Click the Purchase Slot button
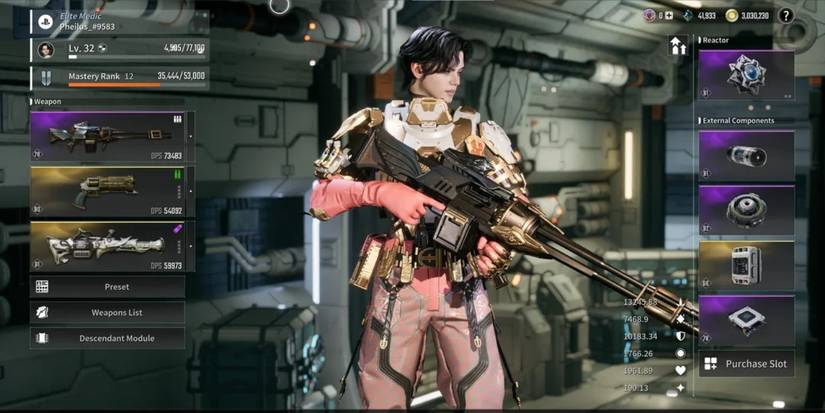 click(746, 364)
